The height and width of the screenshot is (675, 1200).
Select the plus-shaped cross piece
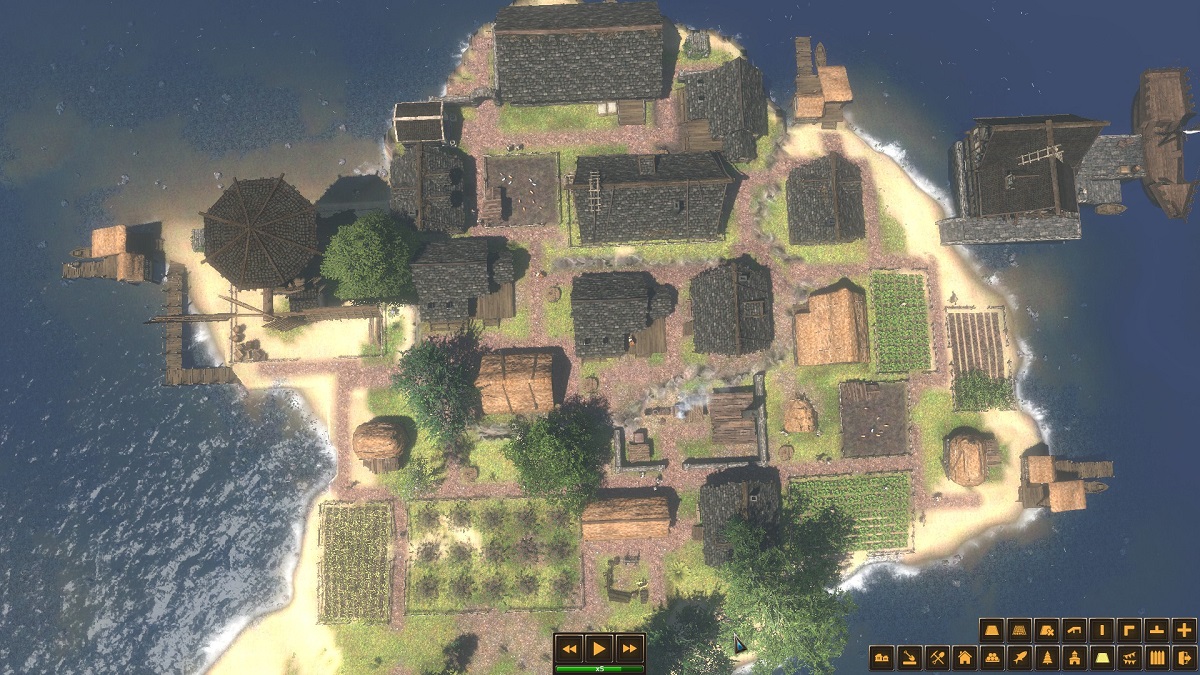[x=1184, y=630]
